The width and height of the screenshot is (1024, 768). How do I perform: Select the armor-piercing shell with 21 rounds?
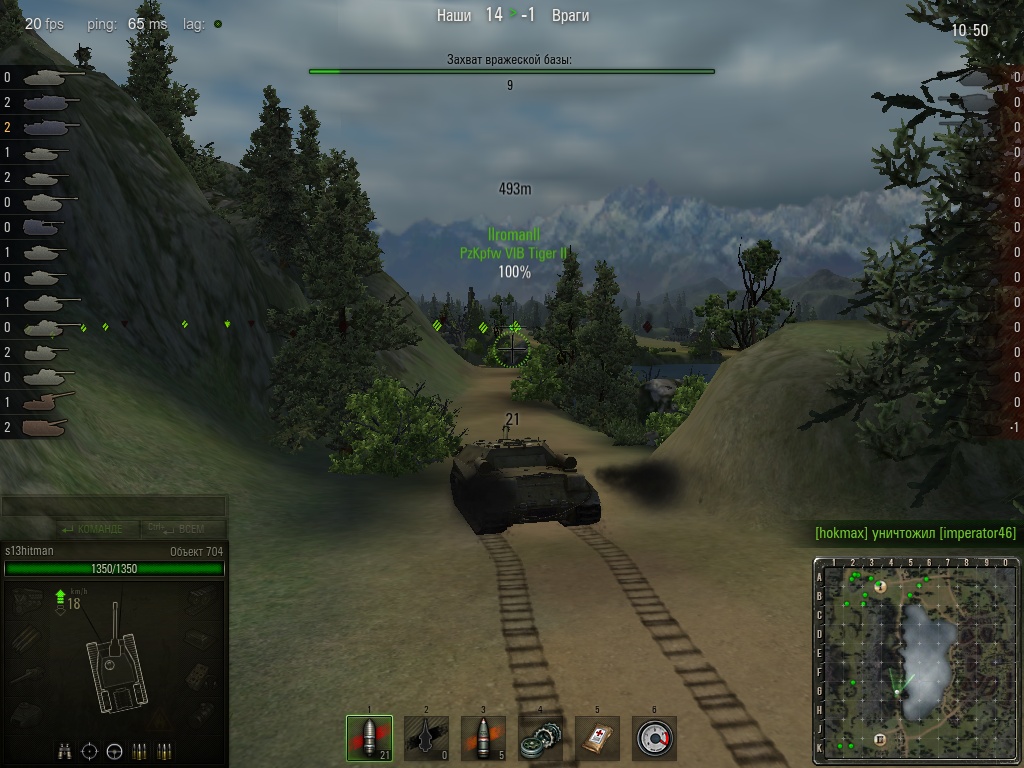click(369, 739)
